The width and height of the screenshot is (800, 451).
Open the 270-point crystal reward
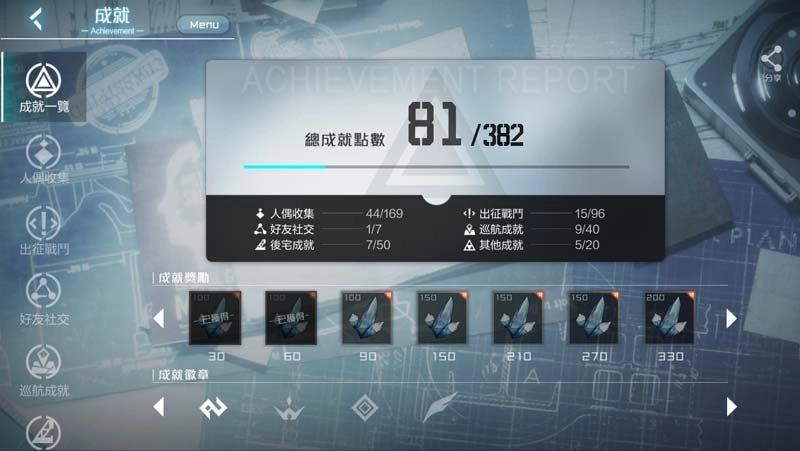point(593,318)
